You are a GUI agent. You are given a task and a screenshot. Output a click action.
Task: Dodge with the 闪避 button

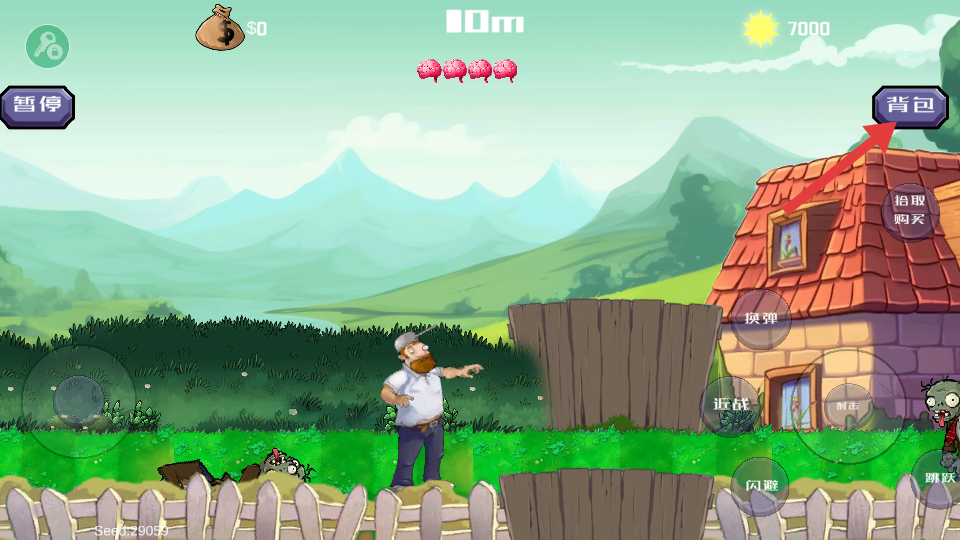(x=760, y=486)
